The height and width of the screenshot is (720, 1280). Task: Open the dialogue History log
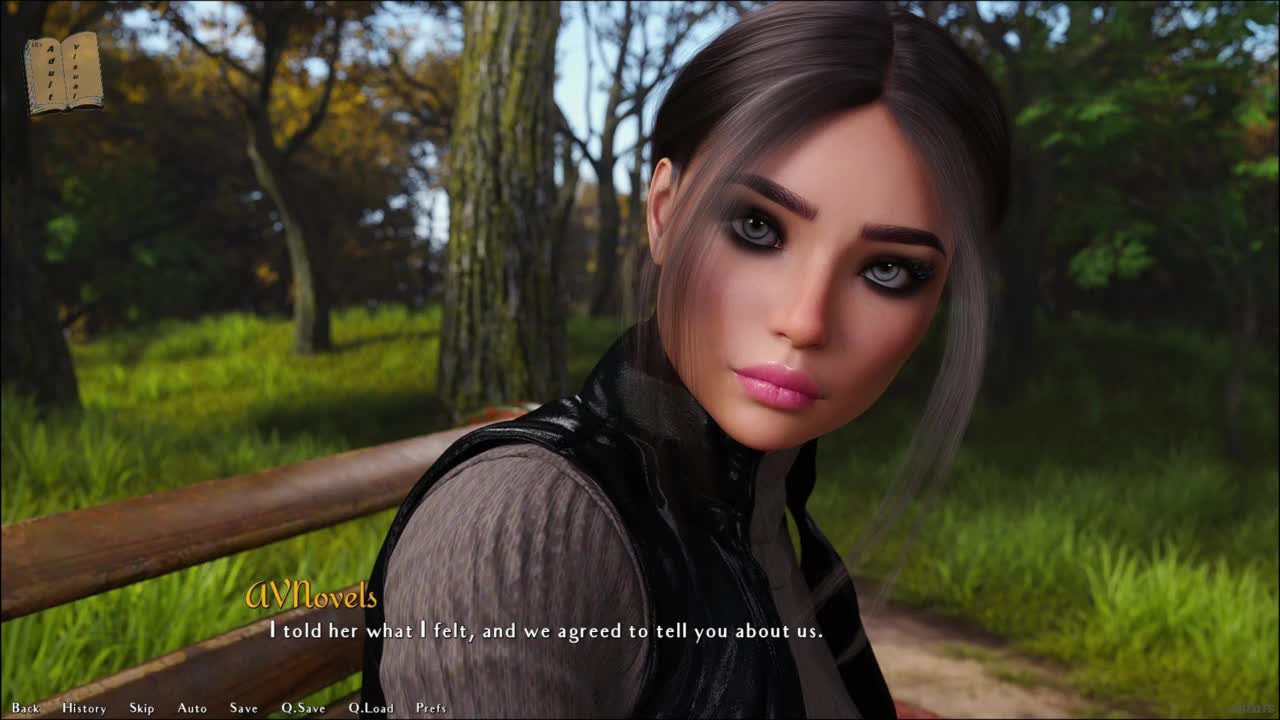(x=84, y=708)
